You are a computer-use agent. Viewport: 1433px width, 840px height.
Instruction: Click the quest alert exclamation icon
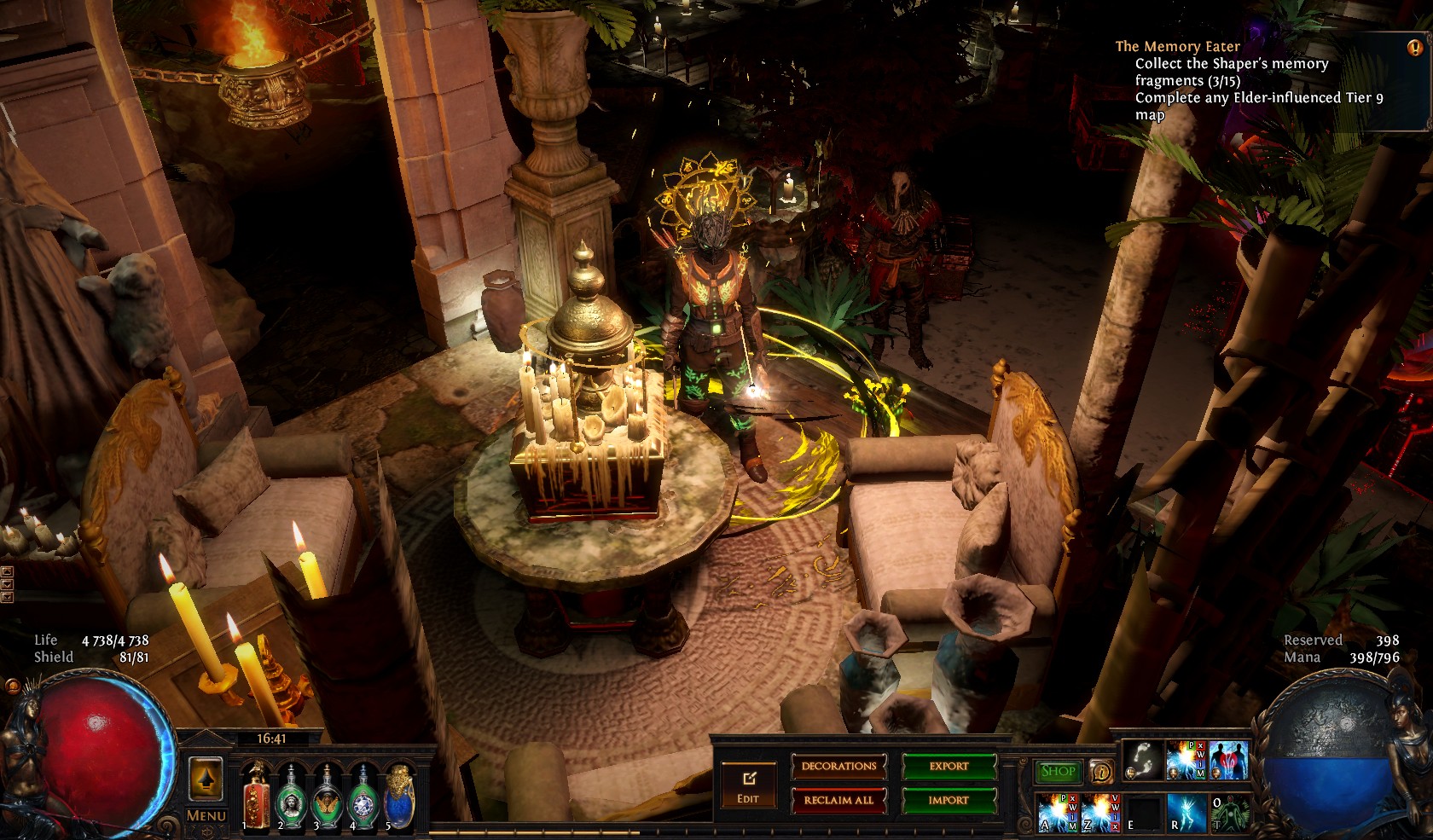click(x=1413, y=47)
